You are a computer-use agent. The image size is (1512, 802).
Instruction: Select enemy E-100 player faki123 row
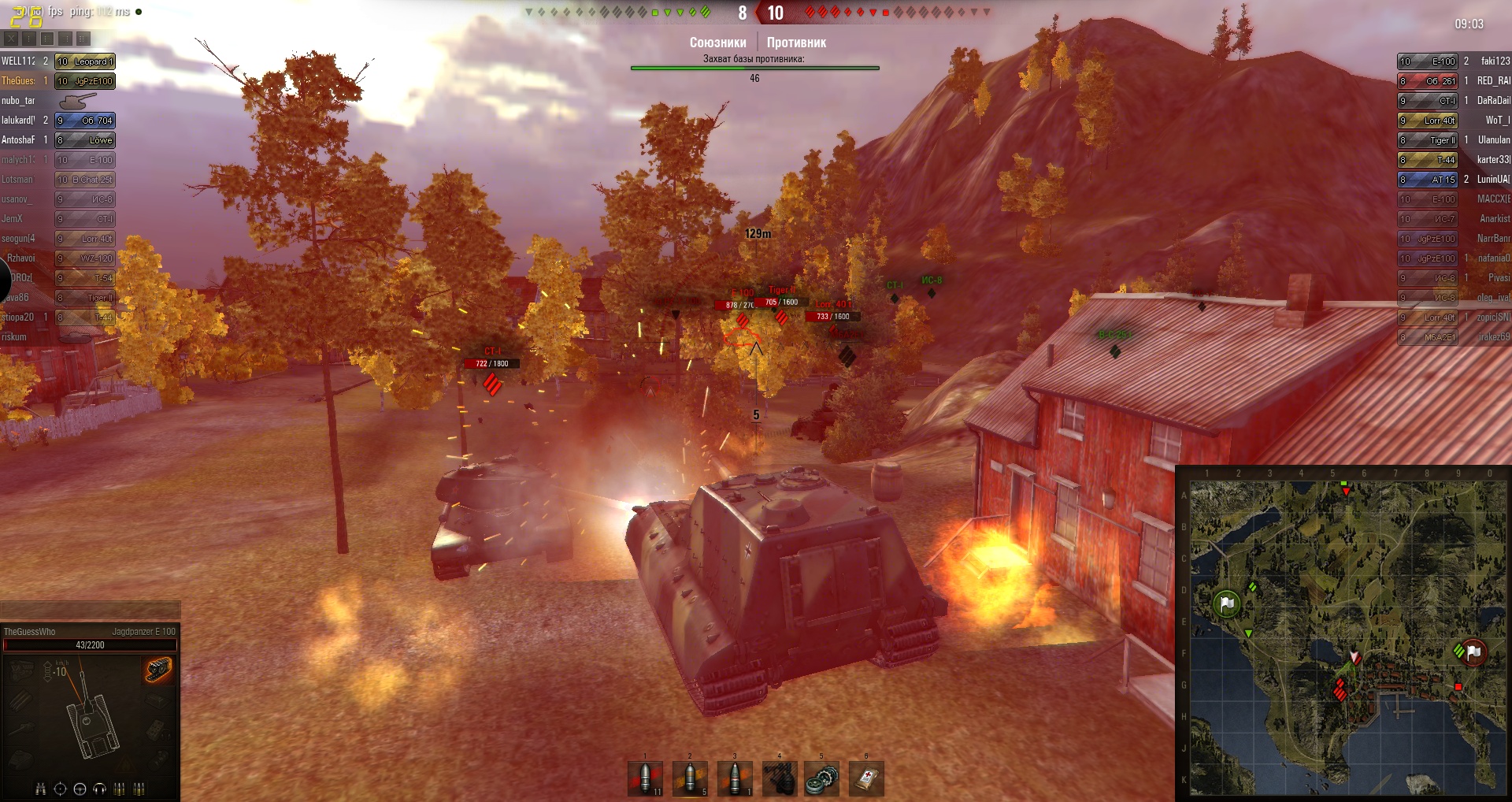point(1453,61)
